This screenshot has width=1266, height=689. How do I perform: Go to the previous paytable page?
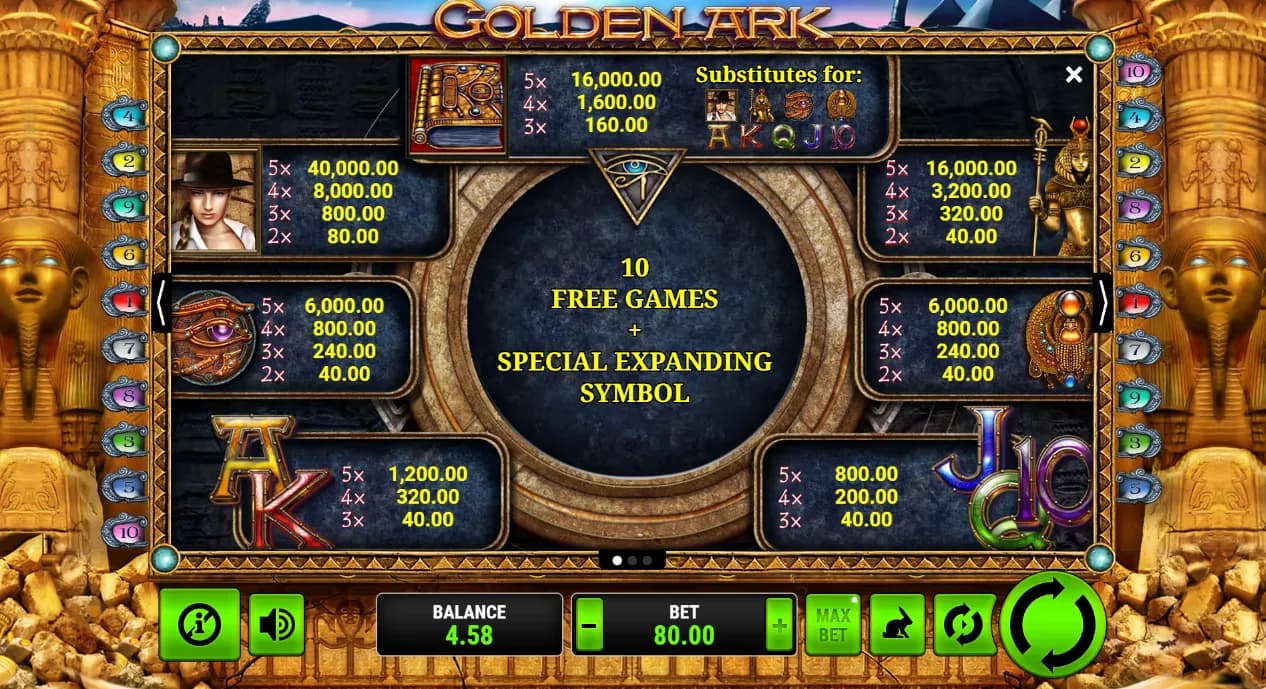161,304
